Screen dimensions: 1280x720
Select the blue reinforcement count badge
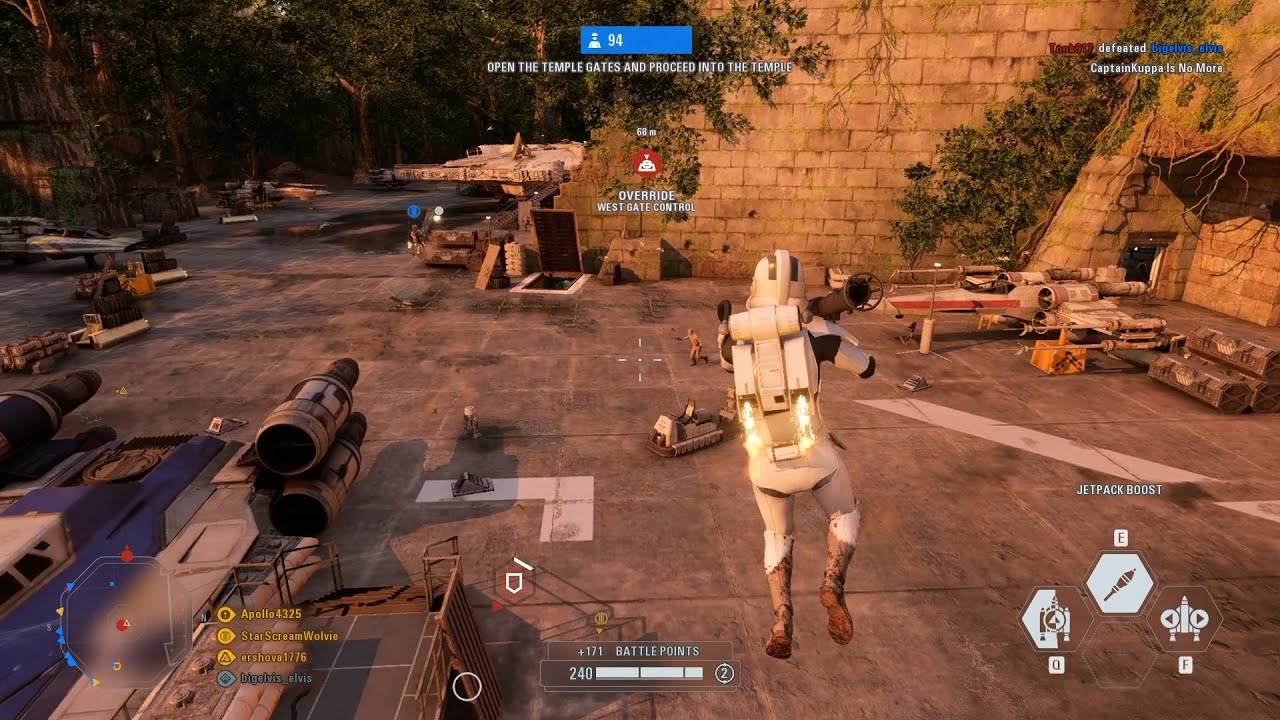point(636,40)
